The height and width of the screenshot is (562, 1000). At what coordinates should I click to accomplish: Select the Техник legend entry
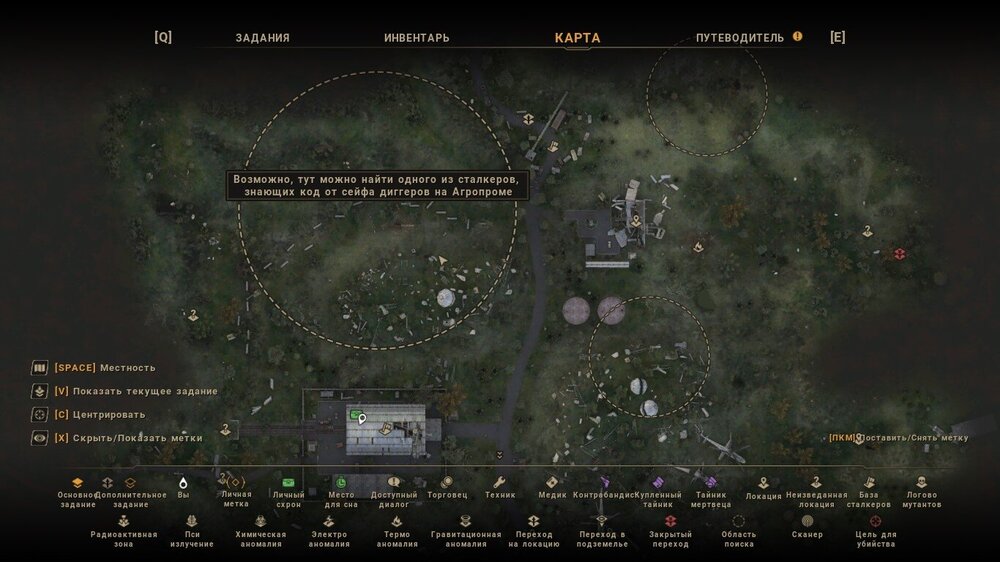(x=500, y=488)
